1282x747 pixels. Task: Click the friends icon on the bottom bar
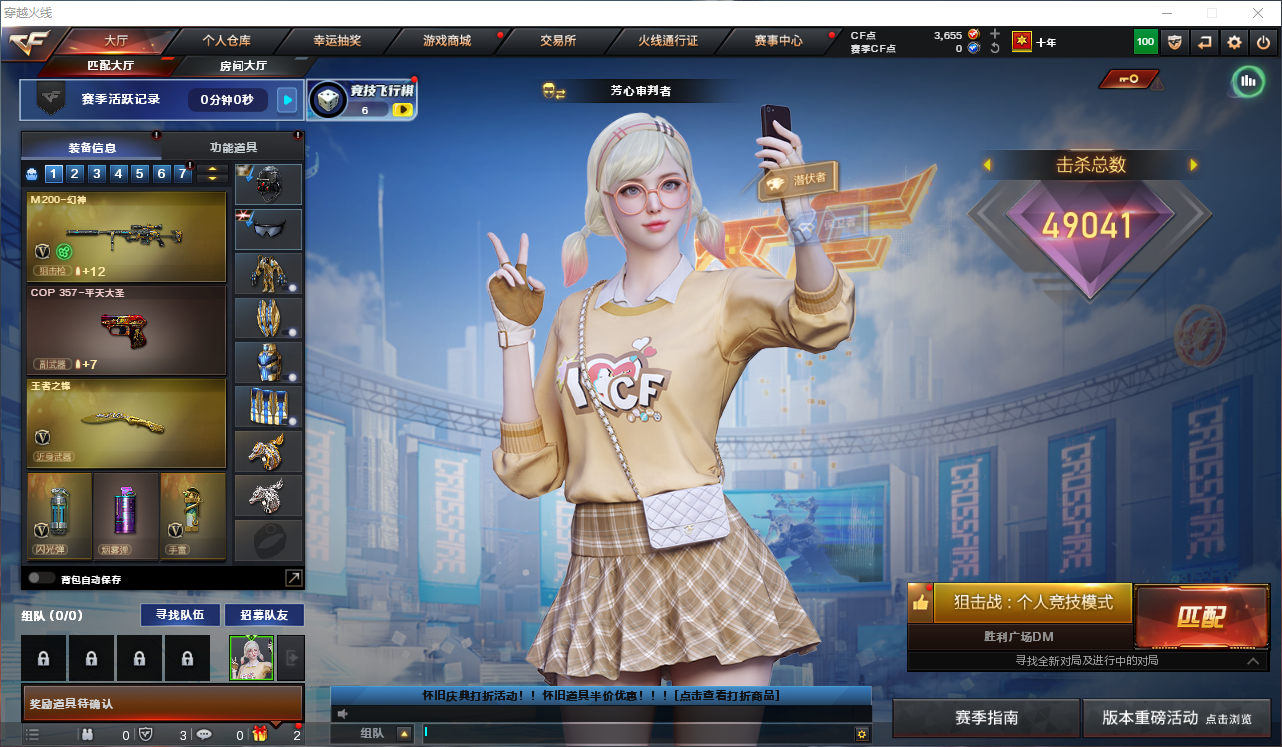pyautogui.click(x=87, y=733)
